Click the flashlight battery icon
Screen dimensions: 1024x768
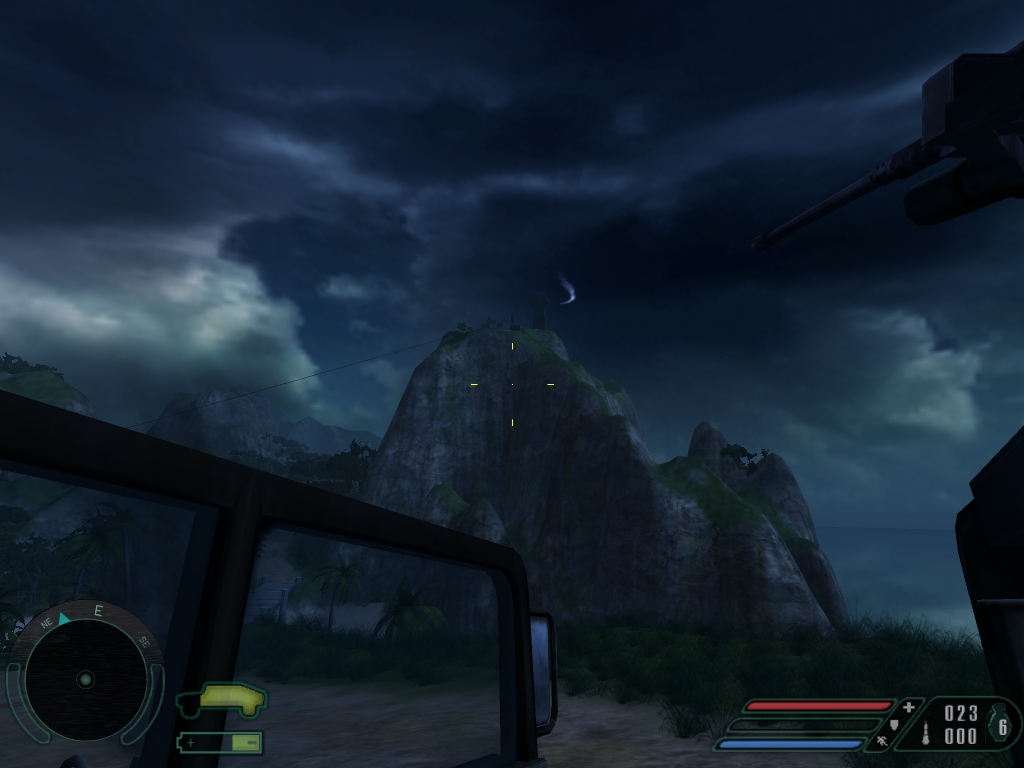[x=221, y=742]
